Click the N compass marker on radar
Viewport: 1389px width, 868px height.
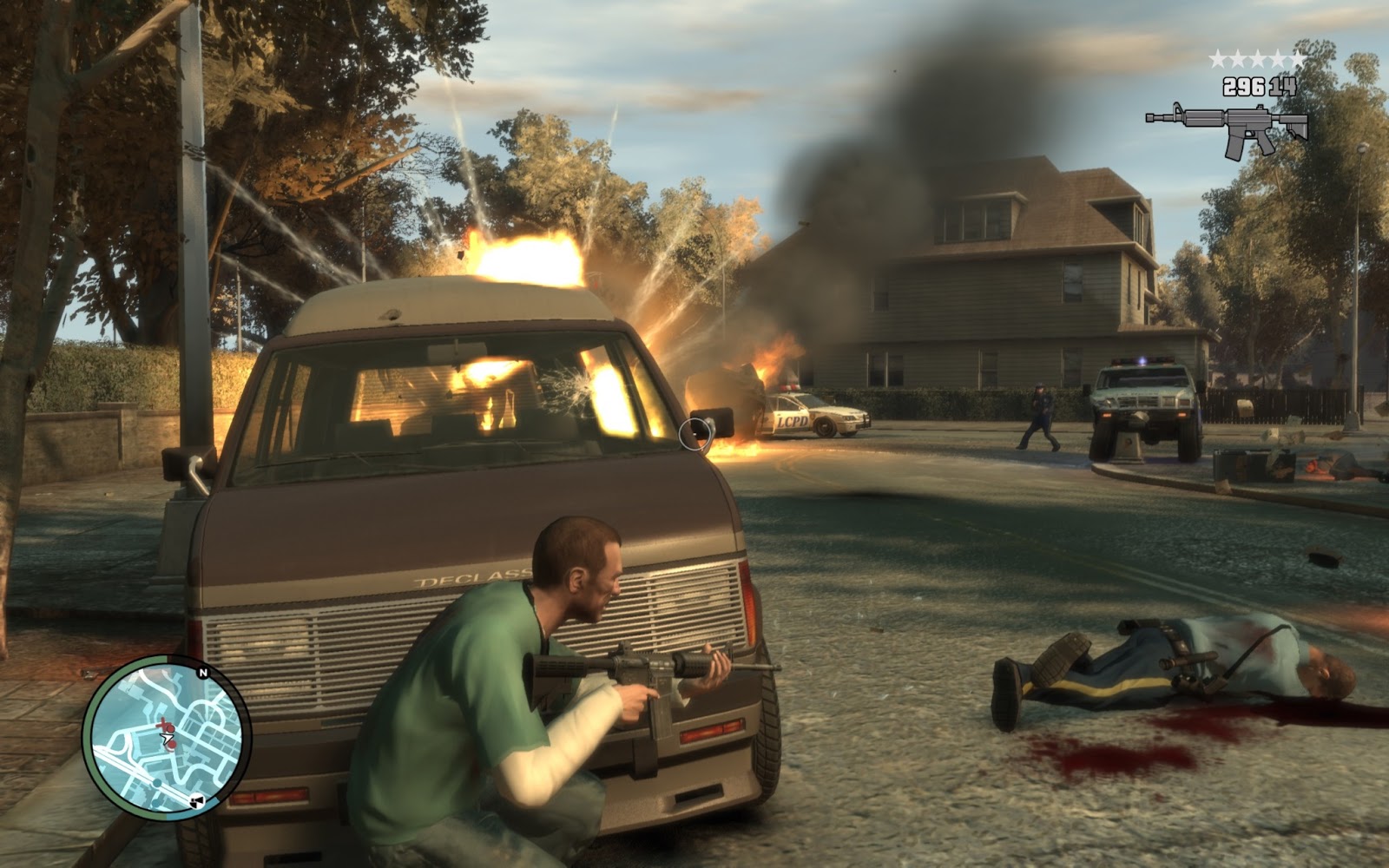click(x=203, y=673)
